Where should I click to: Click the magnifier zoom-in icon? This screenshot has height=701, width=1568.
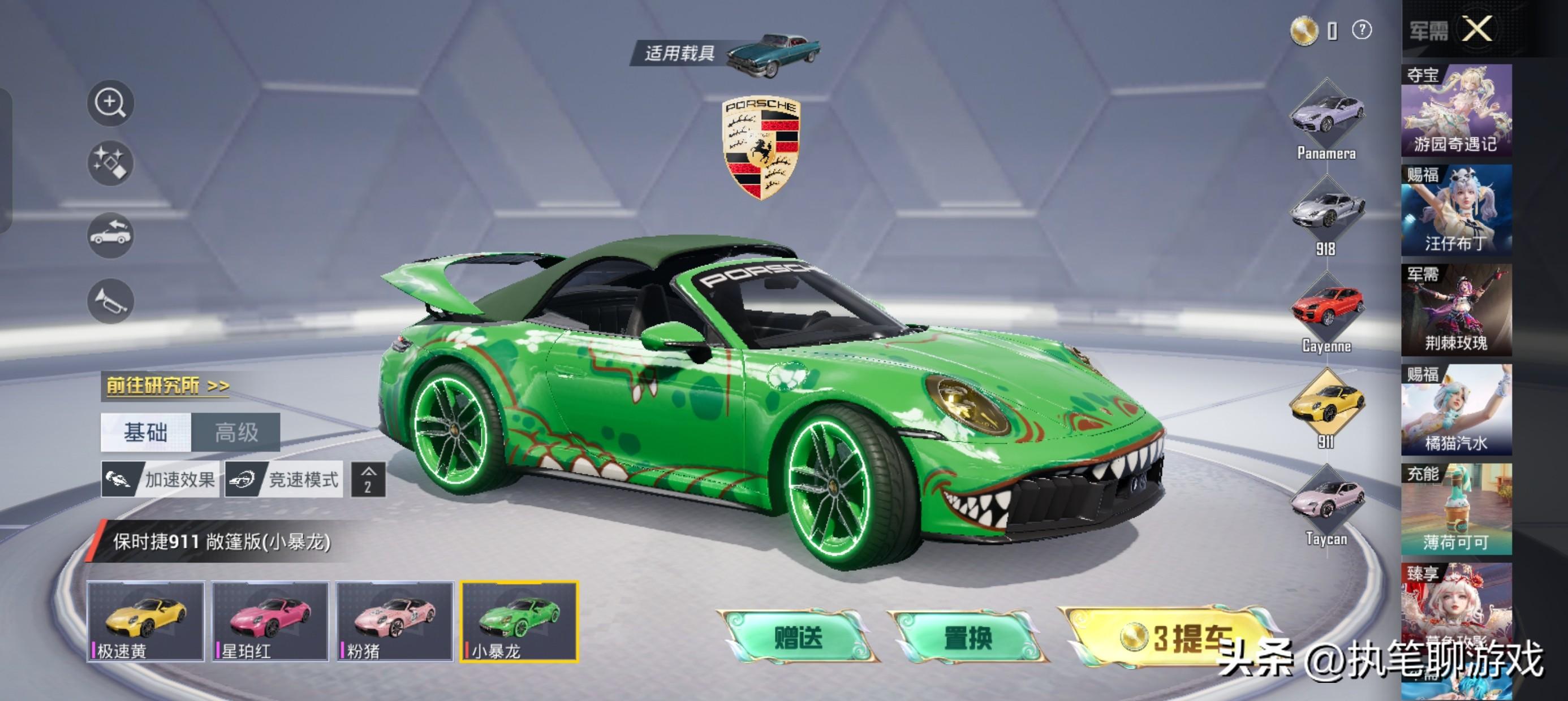tap(110, 102)
